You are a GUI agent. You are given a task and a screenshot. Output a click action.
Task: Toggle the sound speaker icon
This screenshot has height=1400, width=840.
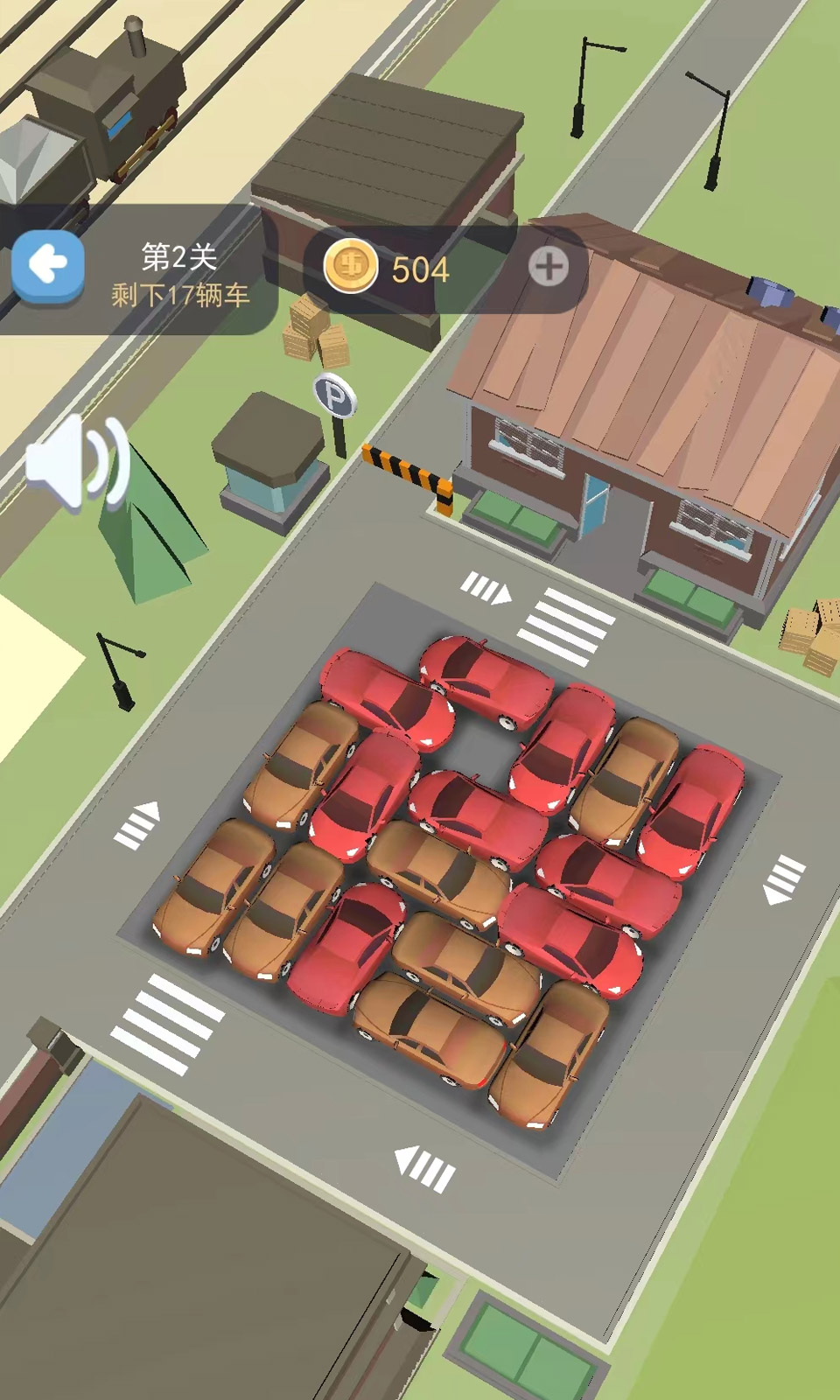[x=77, y=462]
